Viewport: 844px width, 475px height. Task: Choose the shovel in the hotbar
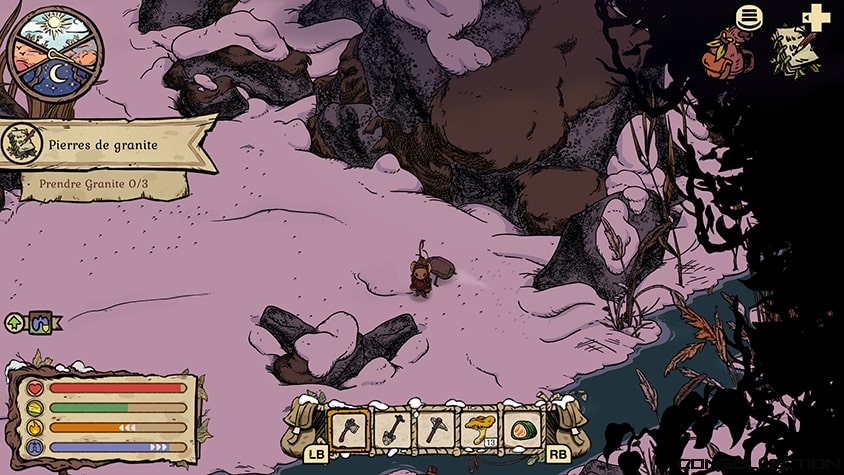[x=393, y=429]
